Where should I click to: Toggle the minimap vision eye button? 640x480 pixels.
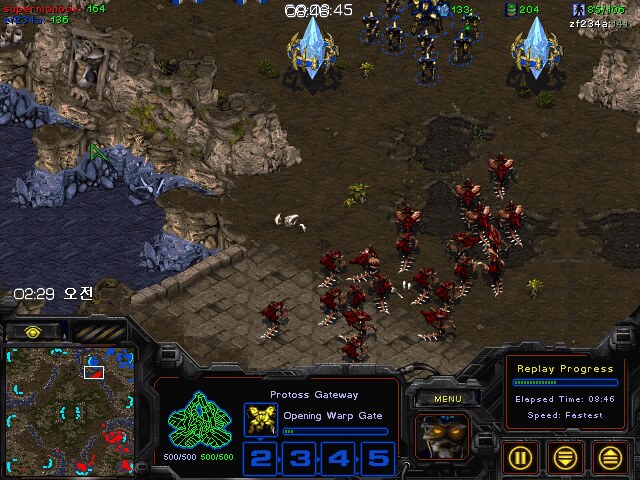pos(33,331)
